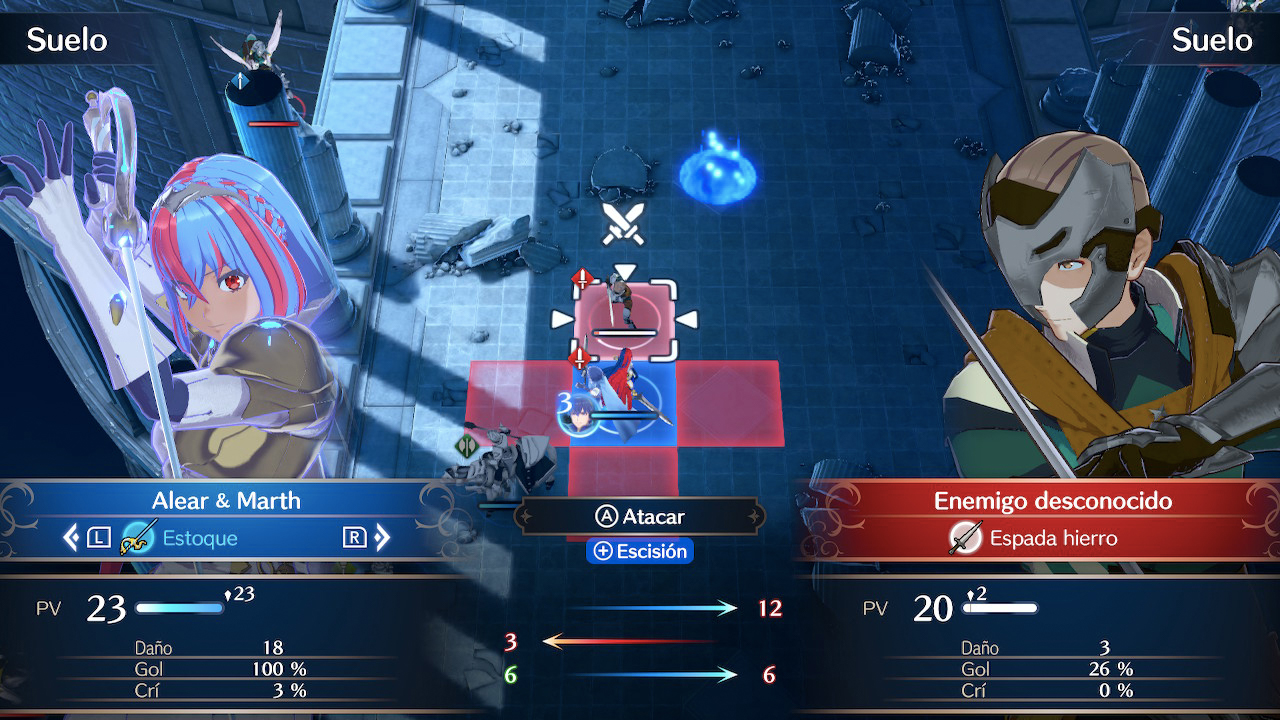Choose the Escisión engage attack
The width and height of the screenshot is (1280, 720).
pos(640,551)
